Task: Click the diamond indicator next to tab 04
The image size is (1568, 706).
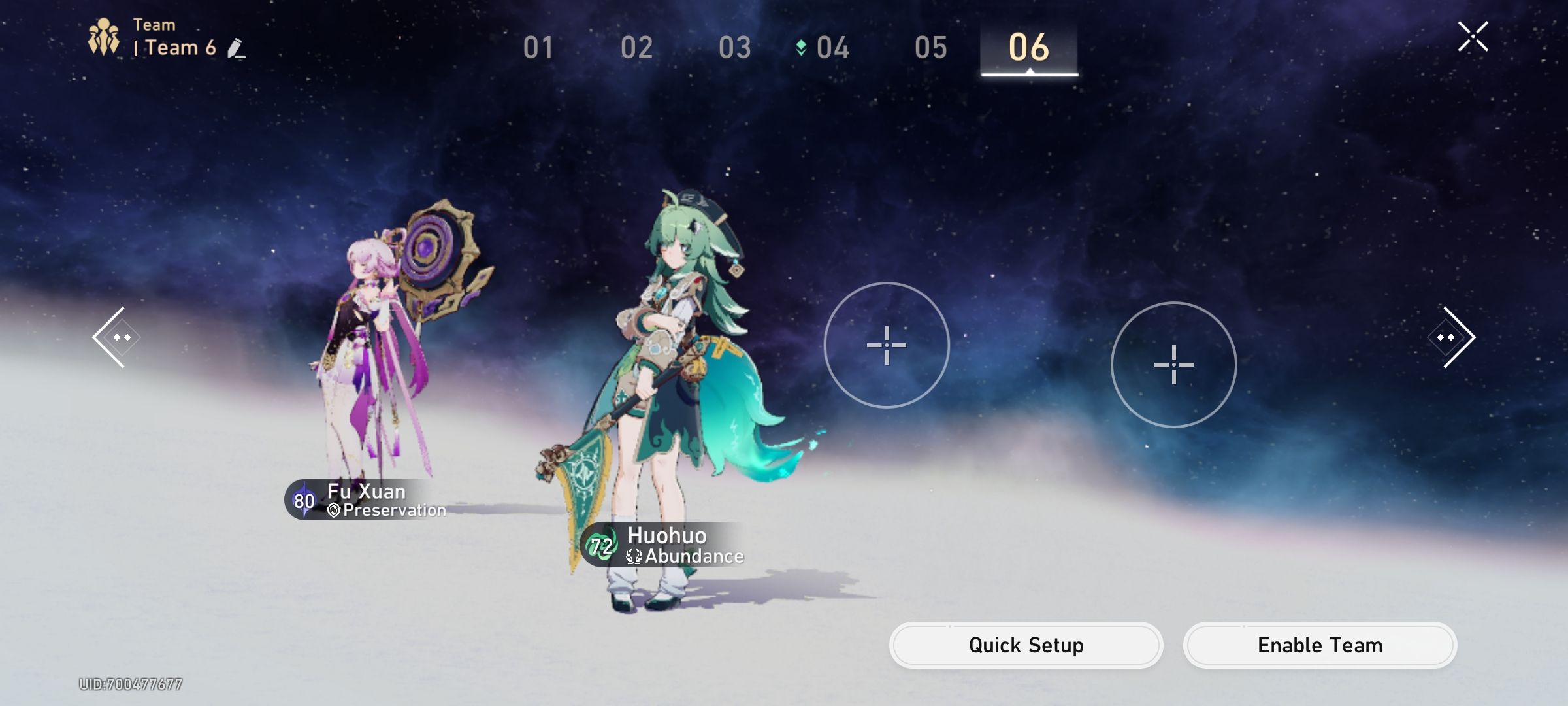Action: [800, 47]
